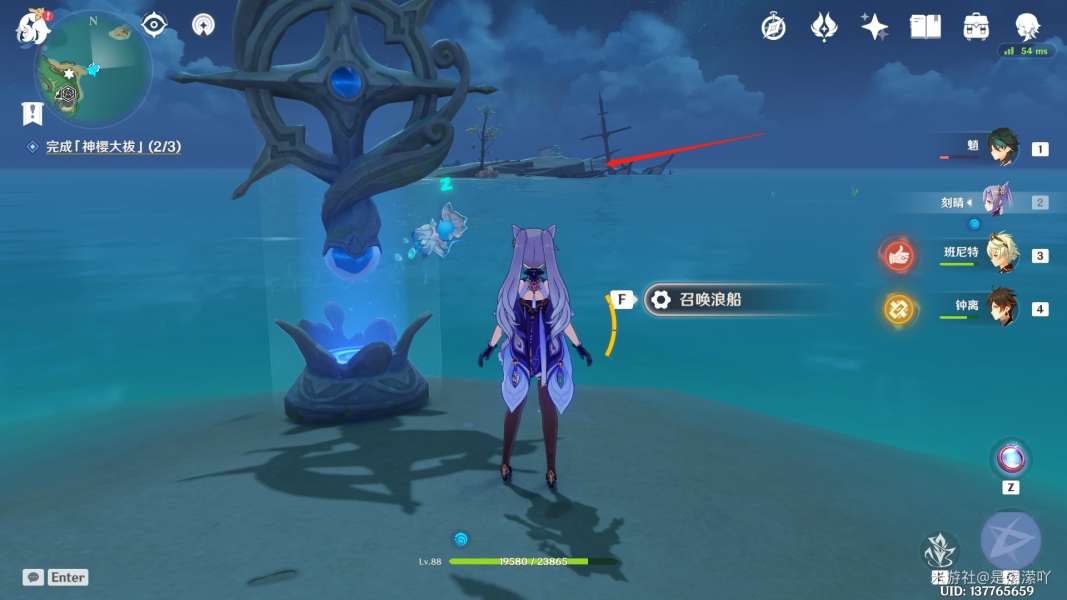Switch to party member 钟离
Image resolution: width=1067 pixels, height=600 pixels.
click(x=1002, y=308)
